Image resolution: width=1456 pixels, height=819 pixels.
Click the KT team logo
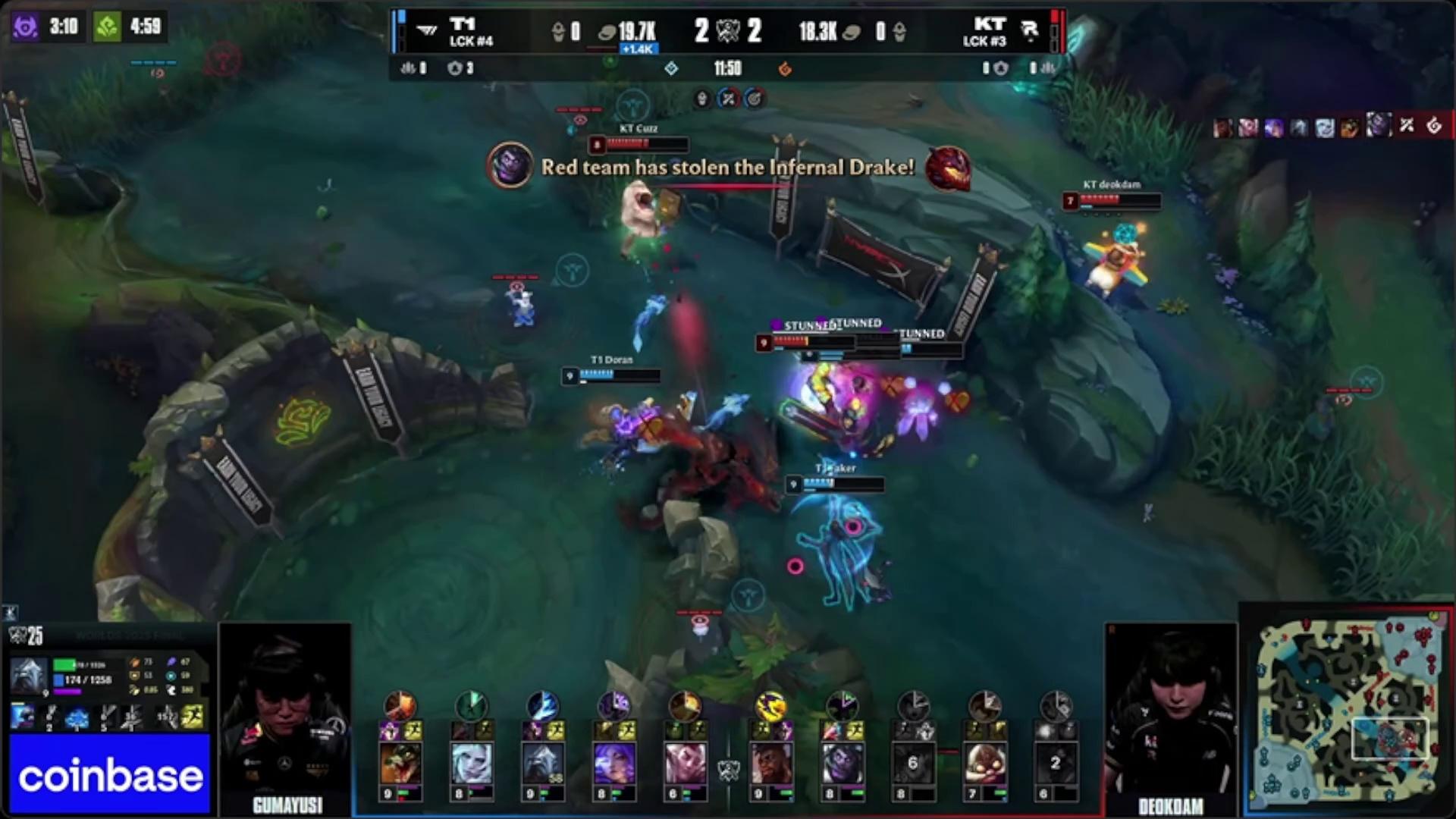click(x=1029, y=30)
